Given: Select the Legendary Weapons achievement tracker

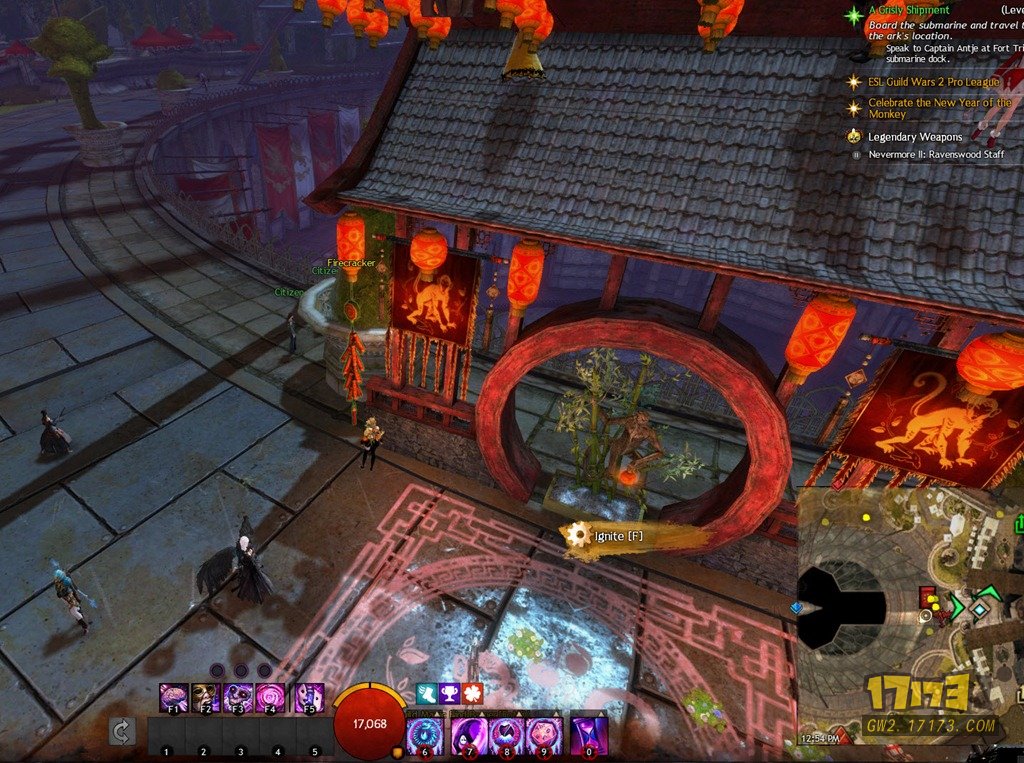Looking at the screenshot, I should pos(914,137).
